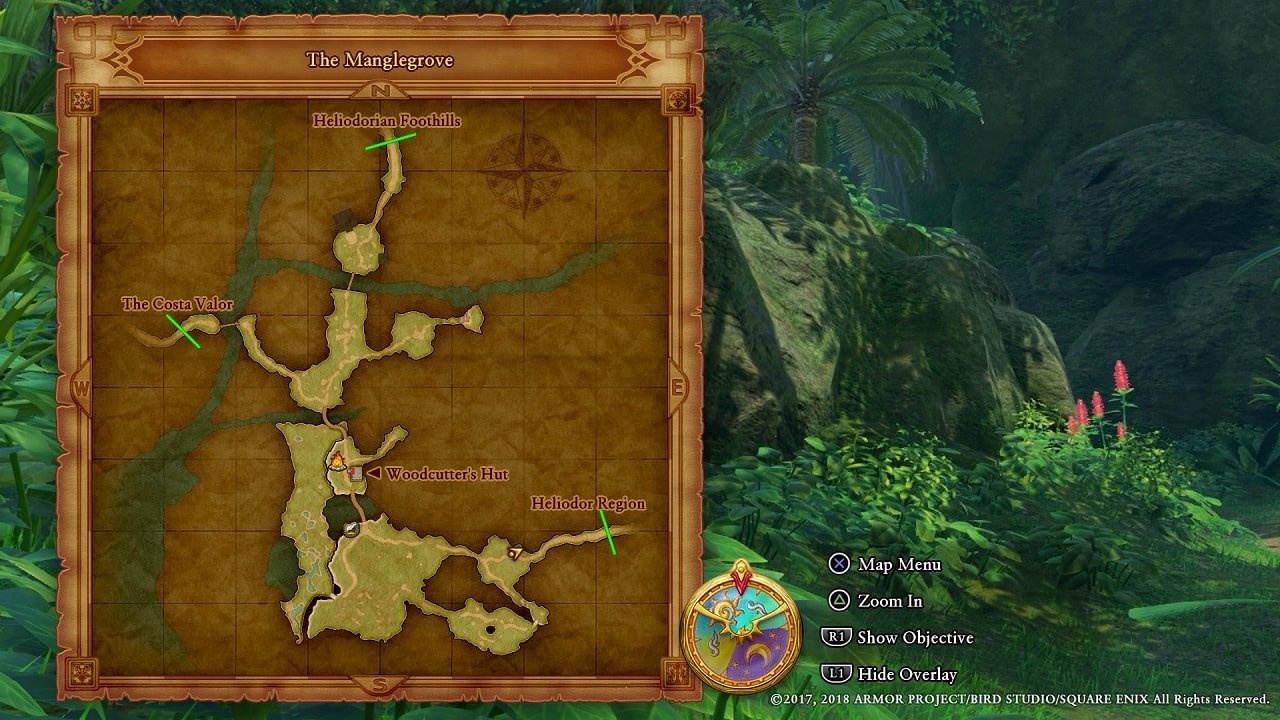
Task: Click the golden exit arrow near Heliodor Region
Action: (515, 551)
